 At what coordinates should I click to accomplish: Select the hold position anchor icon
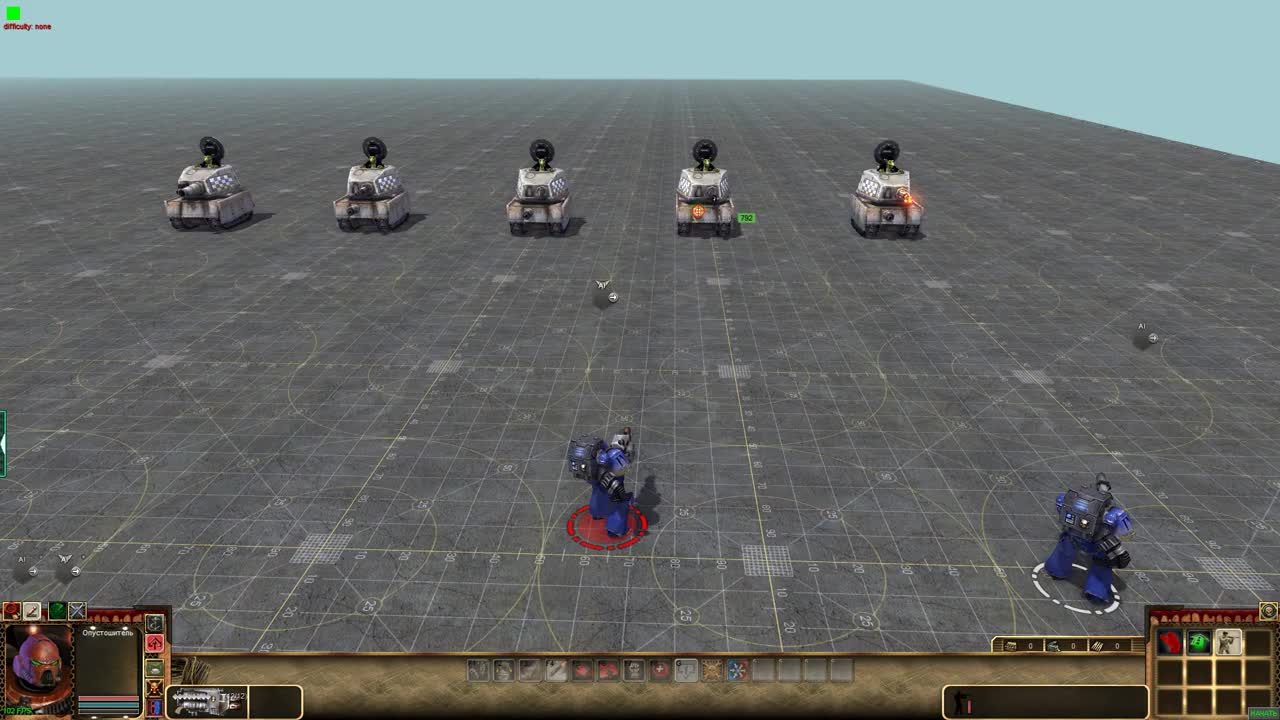154,623
